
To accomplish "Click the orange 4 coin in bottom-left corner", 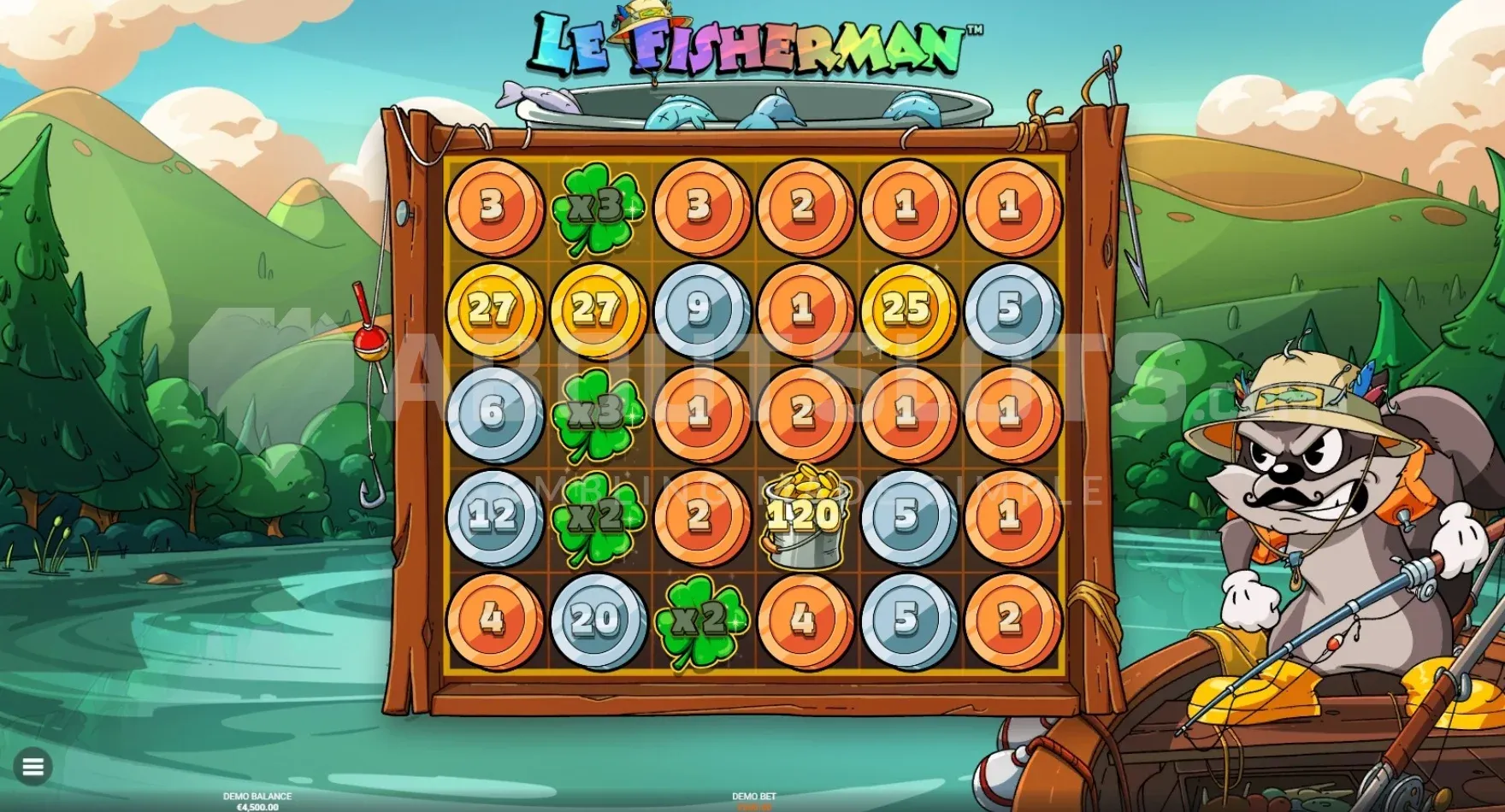I will click(x=493, y=619).
